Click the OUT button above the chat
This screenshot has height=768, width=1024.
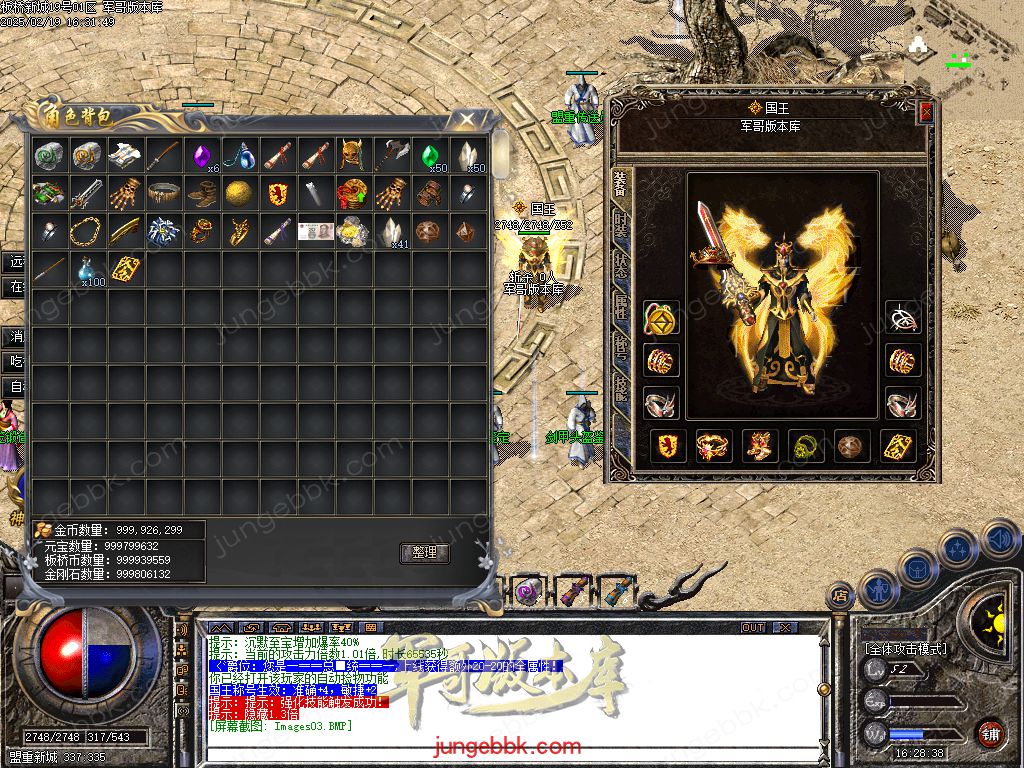(x=752, y=627)
